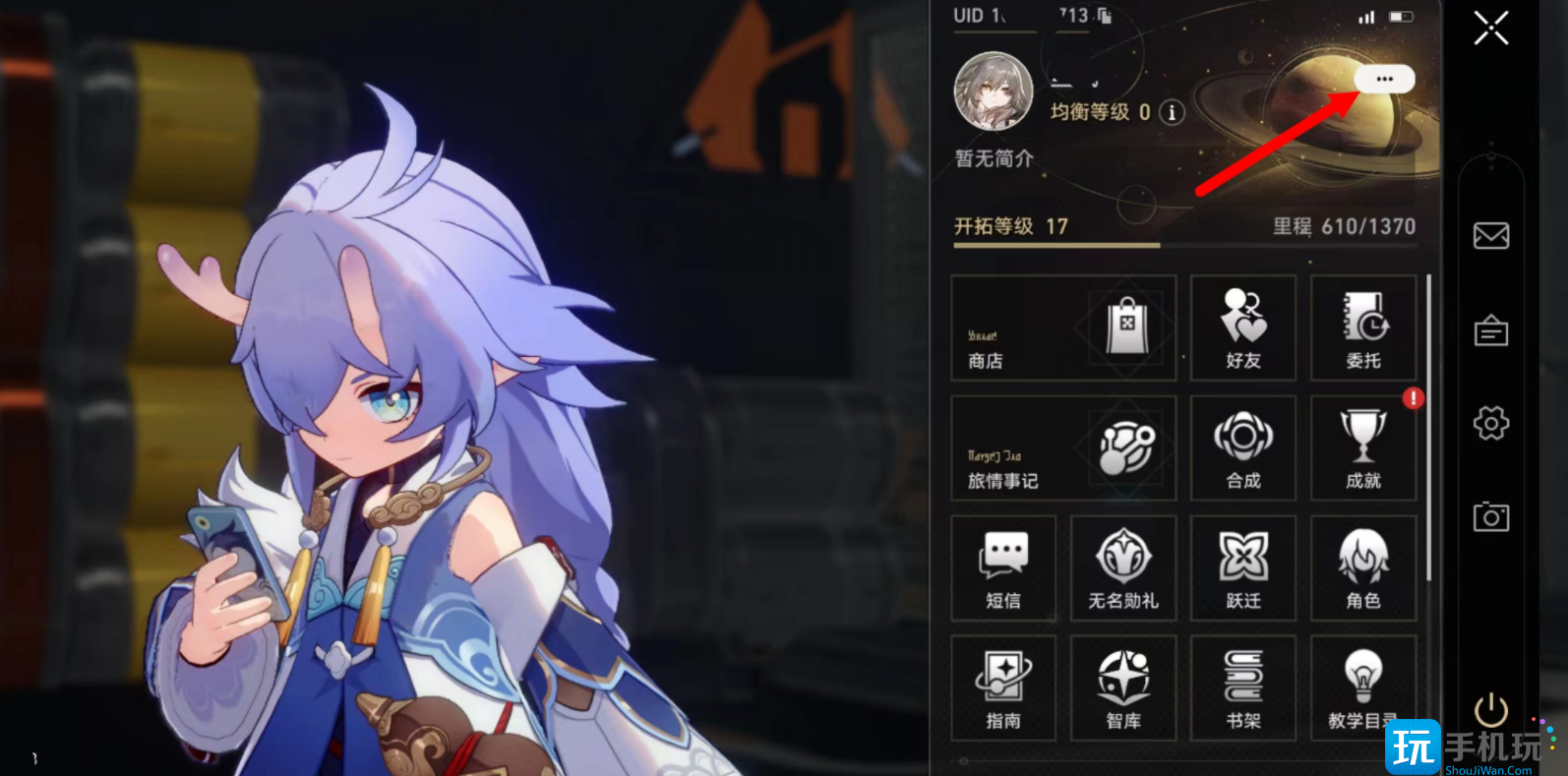Open the 短信 in-game messages
This screenshot has width=1568, height=776.
[1002, 567]
